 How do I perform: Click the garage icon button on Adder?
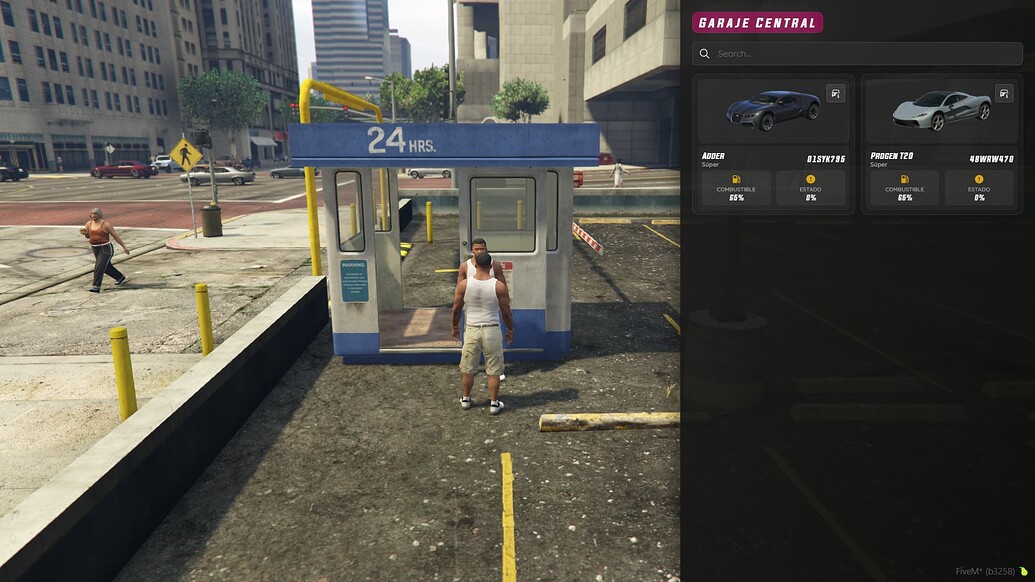836,94
